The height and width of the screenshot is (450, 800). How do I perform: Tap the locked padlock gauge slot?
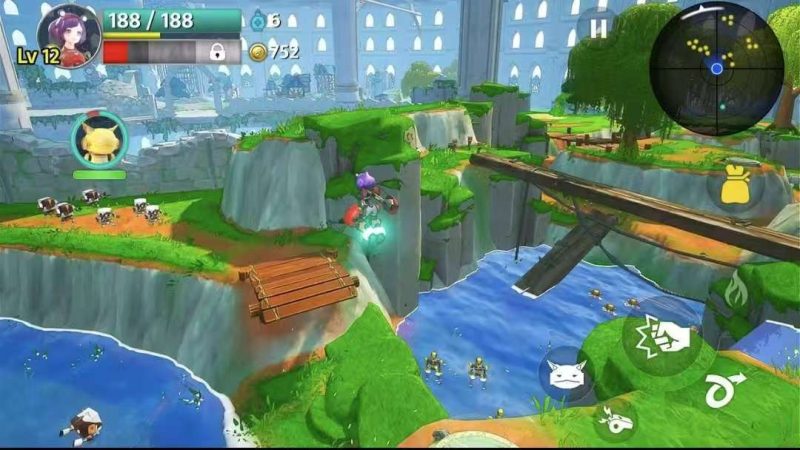coord(215,52)
